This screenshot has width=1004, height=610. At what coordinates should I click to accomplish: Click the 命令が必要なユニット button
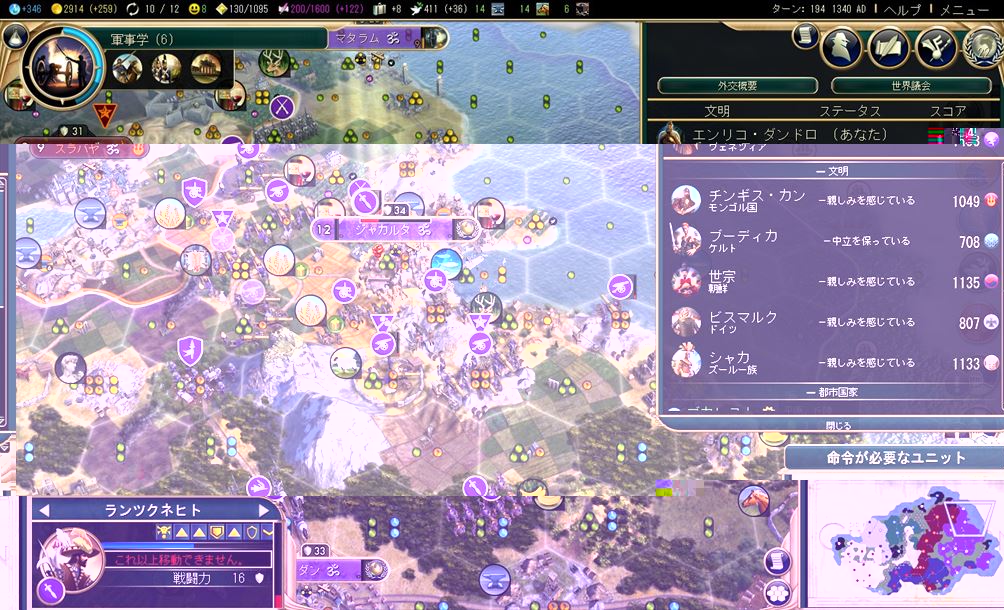[896, 458]
